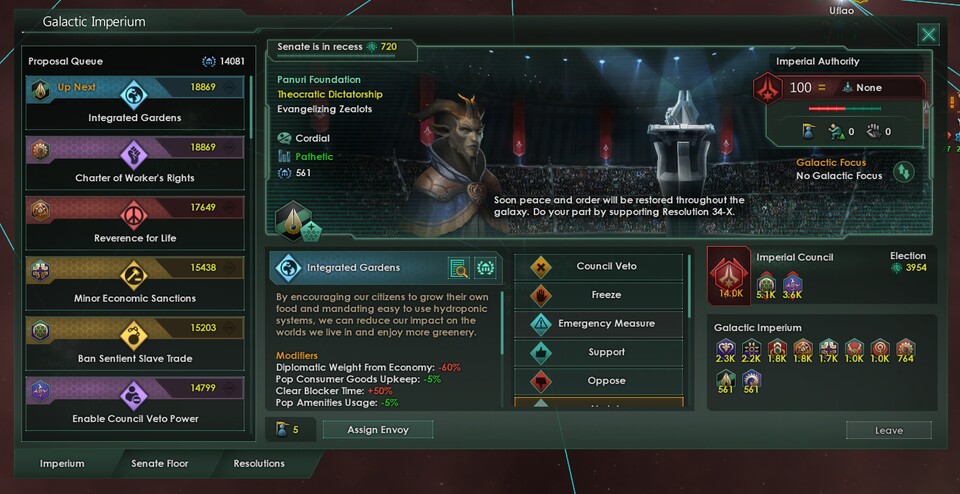
Task: Switch to the Resolutions tab
Action: (x=259, y=464)
